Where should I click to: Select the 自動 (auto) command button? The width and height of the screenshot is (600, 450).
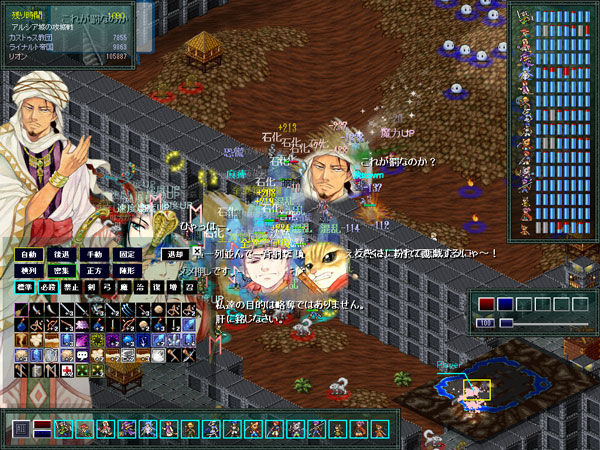[28, 255]
